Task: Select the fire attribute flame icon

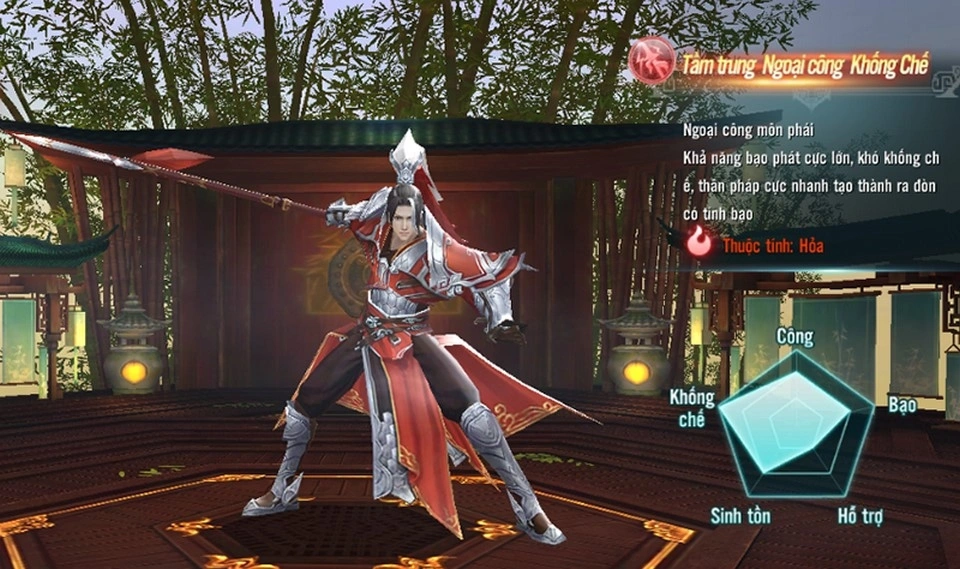Action: [x=699, y=242]
